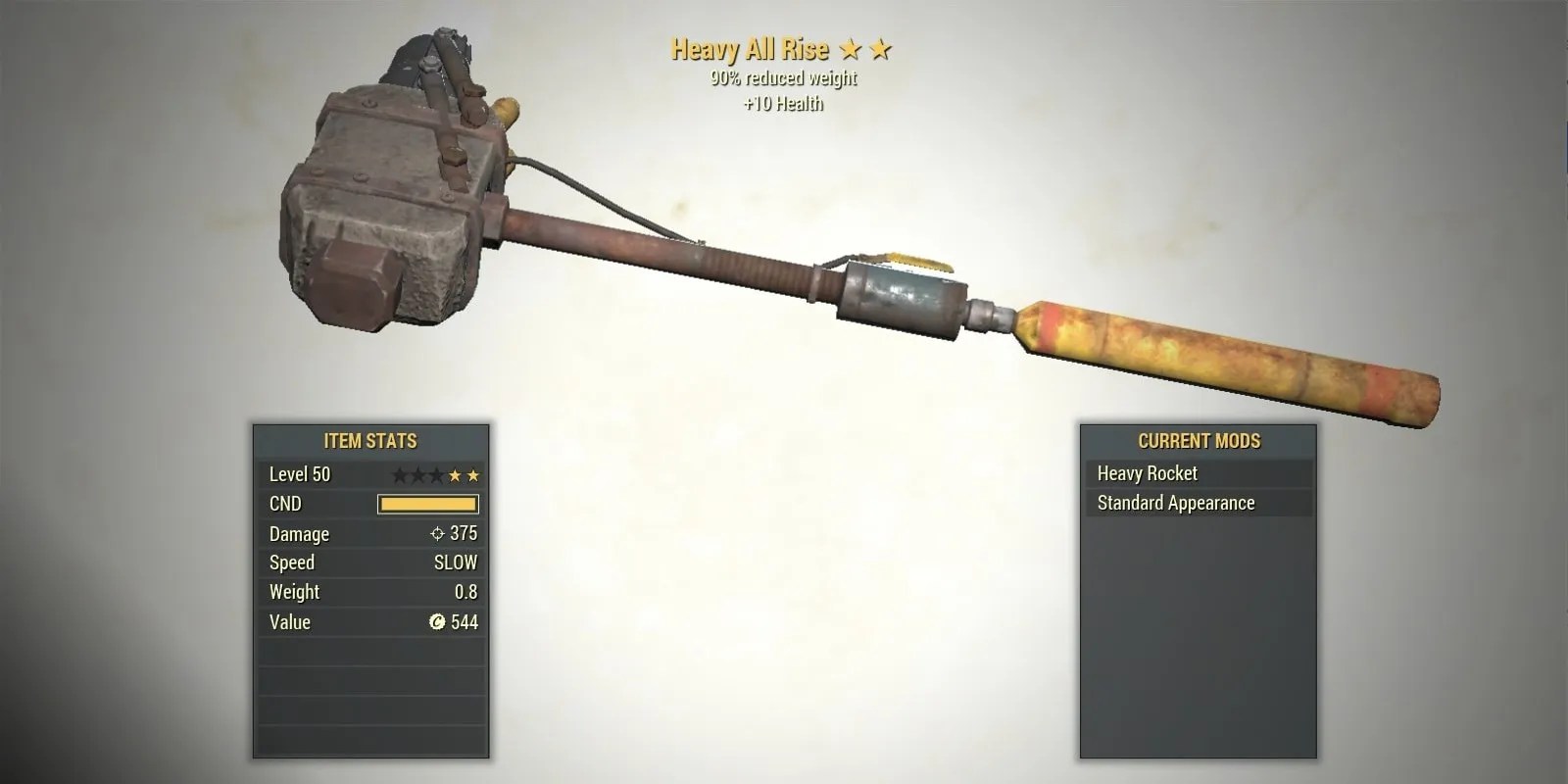Click the second gold star in the item title
The height and width of the screenshot is (784, 1568).
tap(879, 49)
